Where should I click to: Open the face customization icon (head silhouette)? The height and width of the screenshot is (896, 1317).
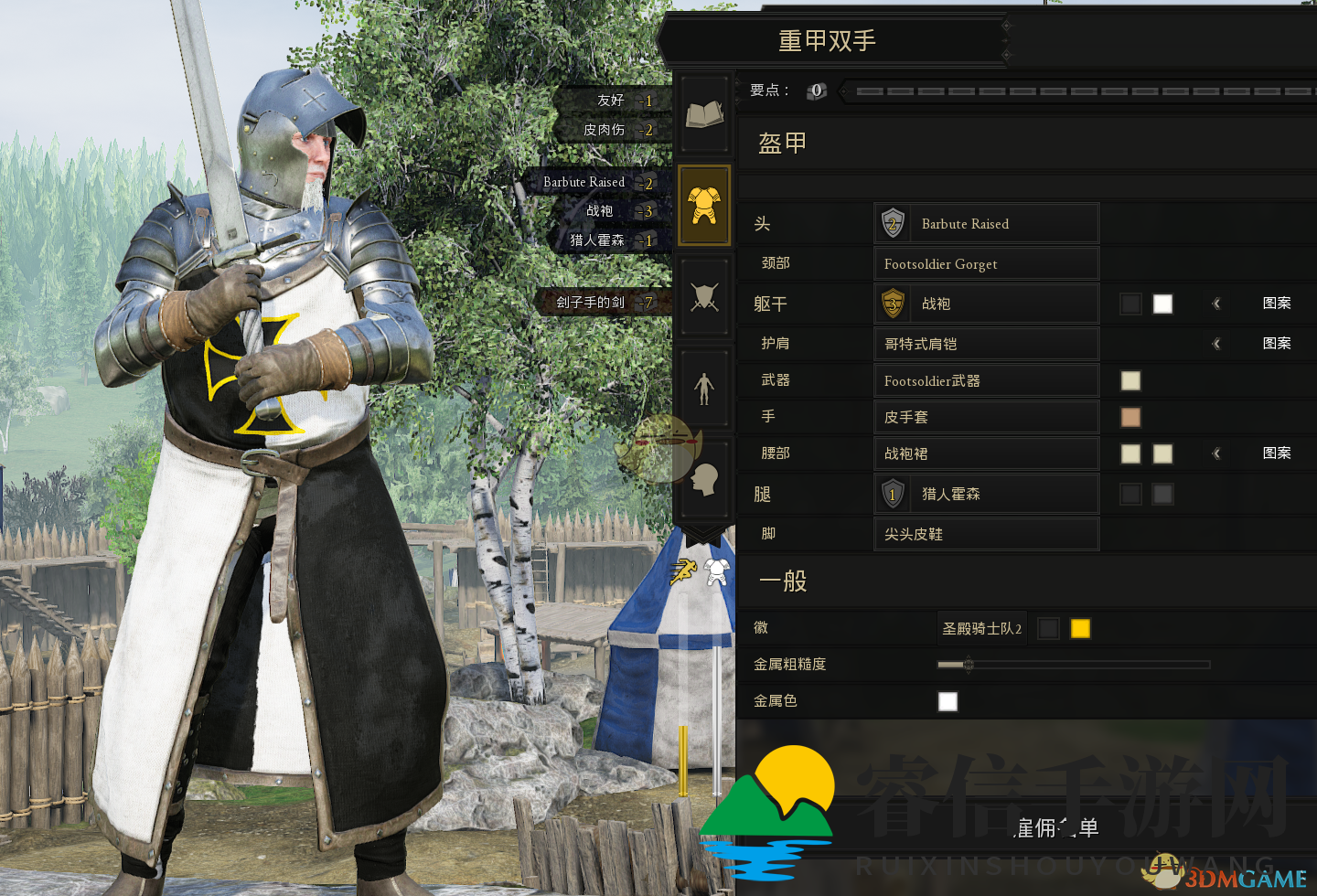click(x=704, y=477)
